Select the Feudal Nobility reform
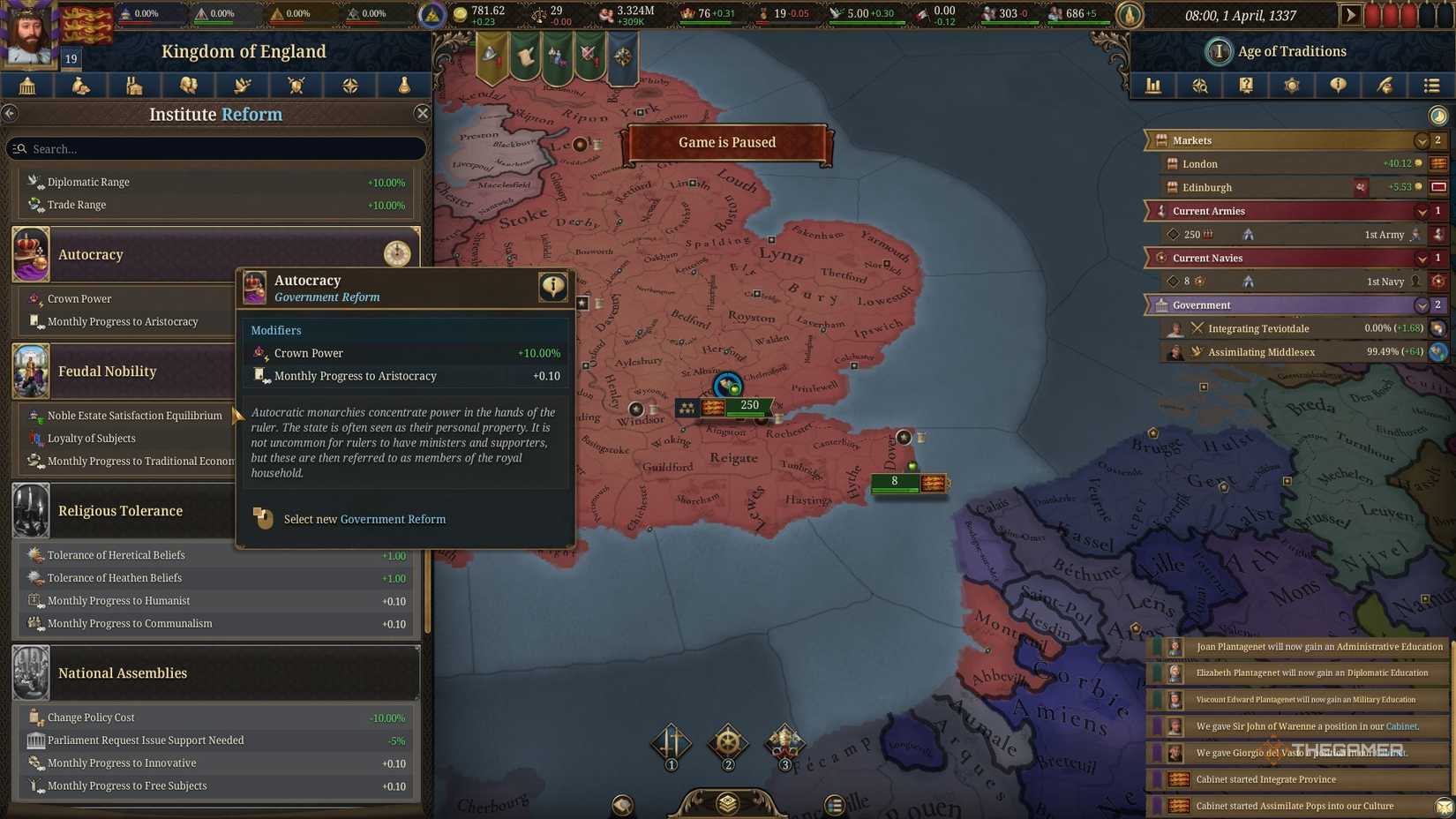Viewport: 1456px width, 819px height. point(106,372)
